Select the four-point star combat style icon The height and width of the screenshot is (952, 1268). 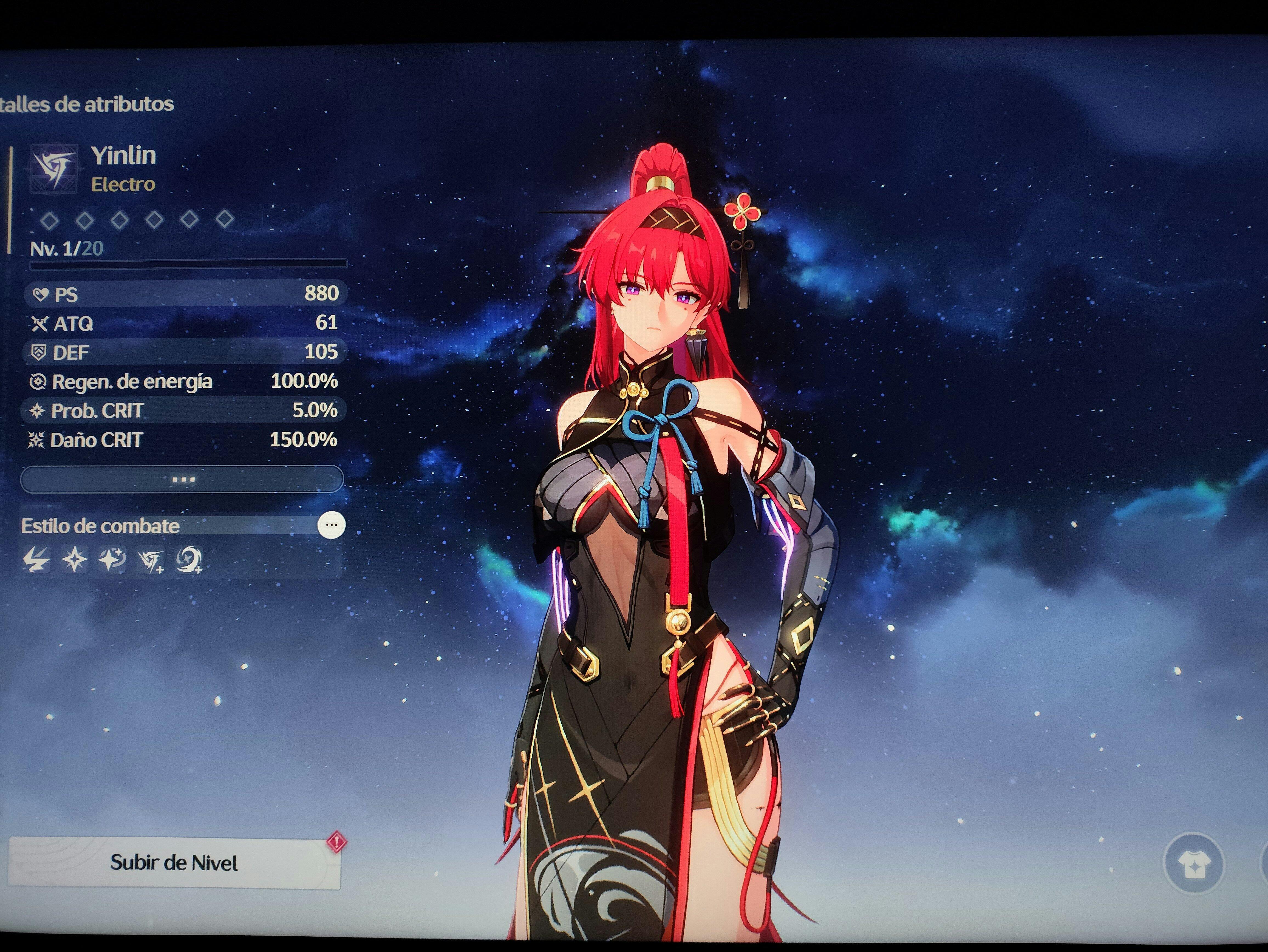pos(75,560)
